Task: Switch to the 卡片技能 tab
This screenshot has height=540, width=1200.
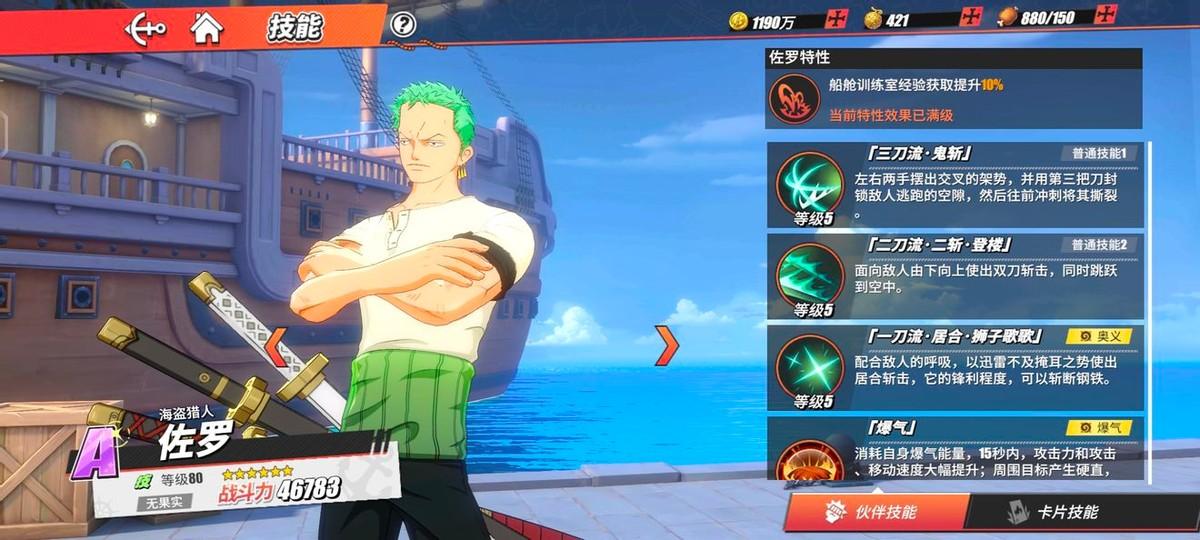Action: tap(1060, 512)
